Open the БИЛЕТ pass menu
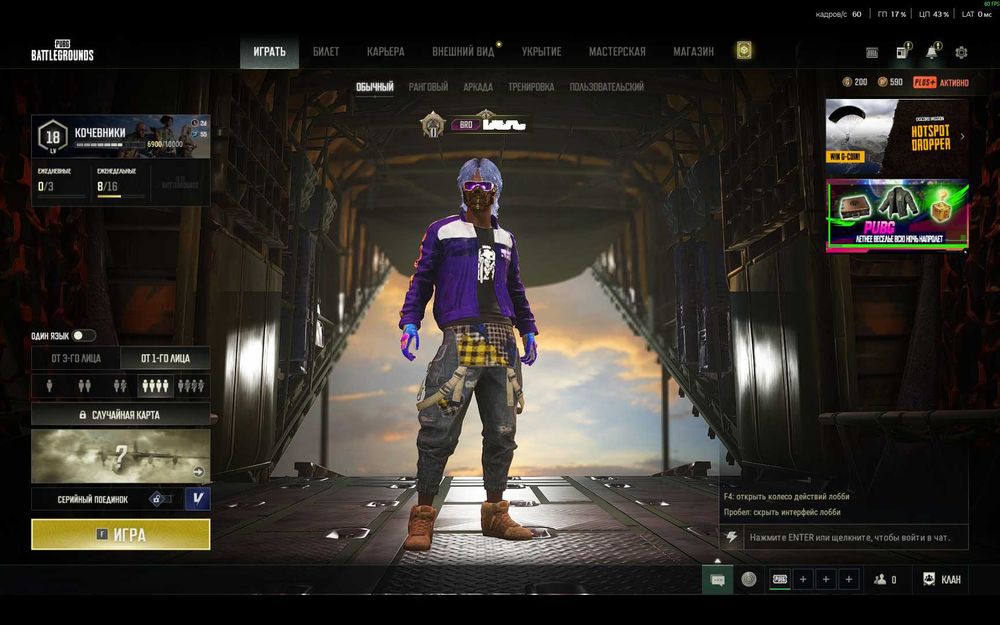1000x625 pixels. [x=326, y=52]
